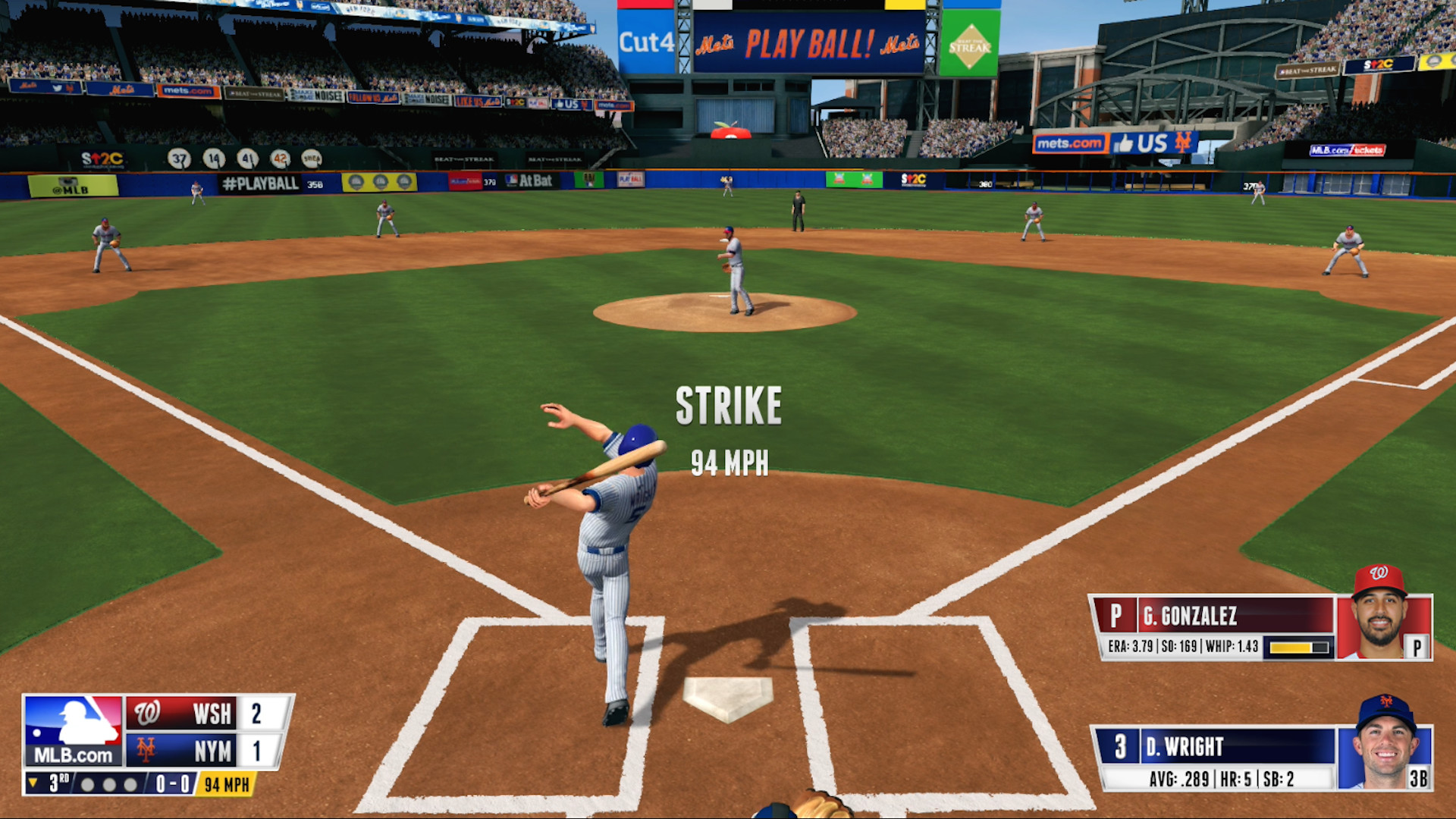Image resolution: width=1456 pixels, height=819 pixels.
Task: Click D. Wright's player portrait photo
Action: (x=1386, y=747)
